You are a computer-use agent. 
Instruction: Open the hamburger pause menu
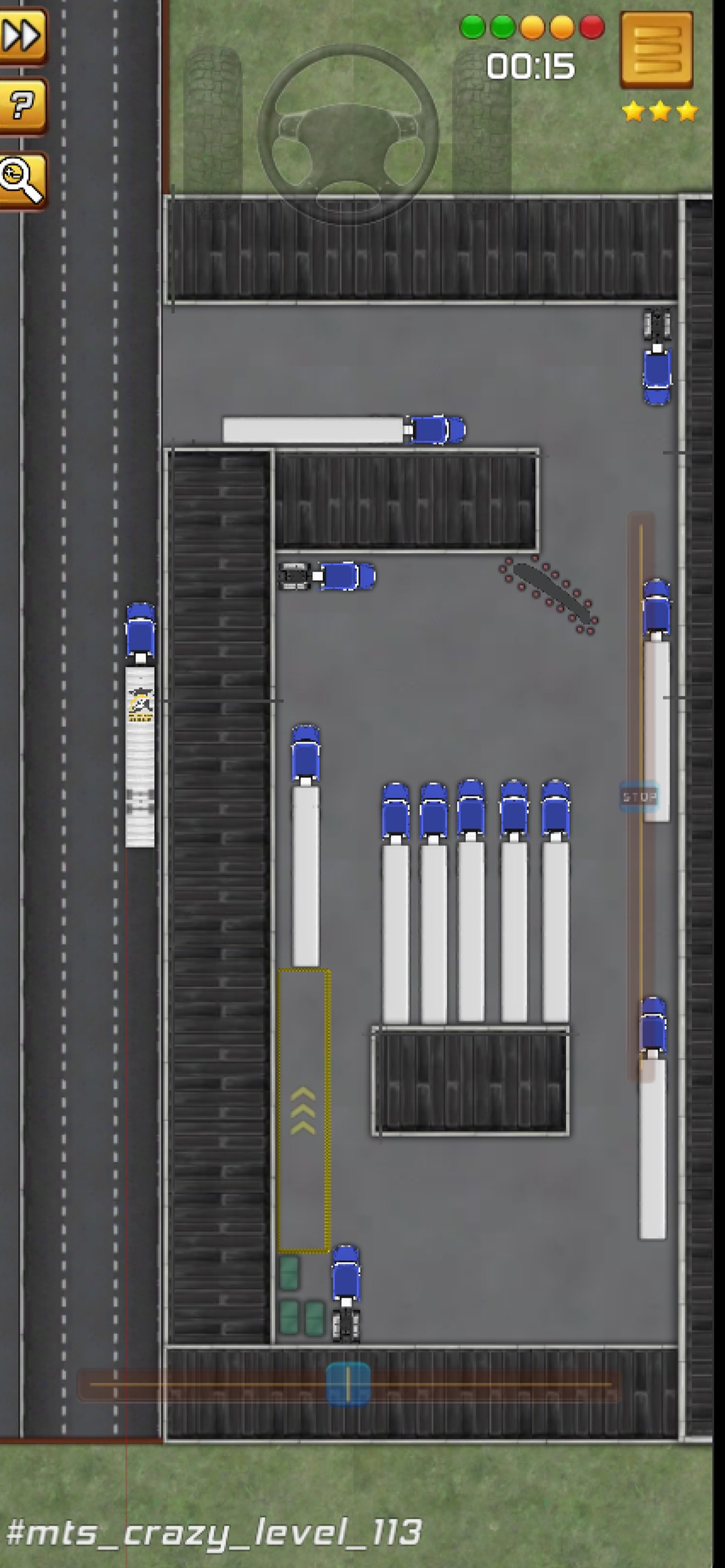click(x=657, y=52)
